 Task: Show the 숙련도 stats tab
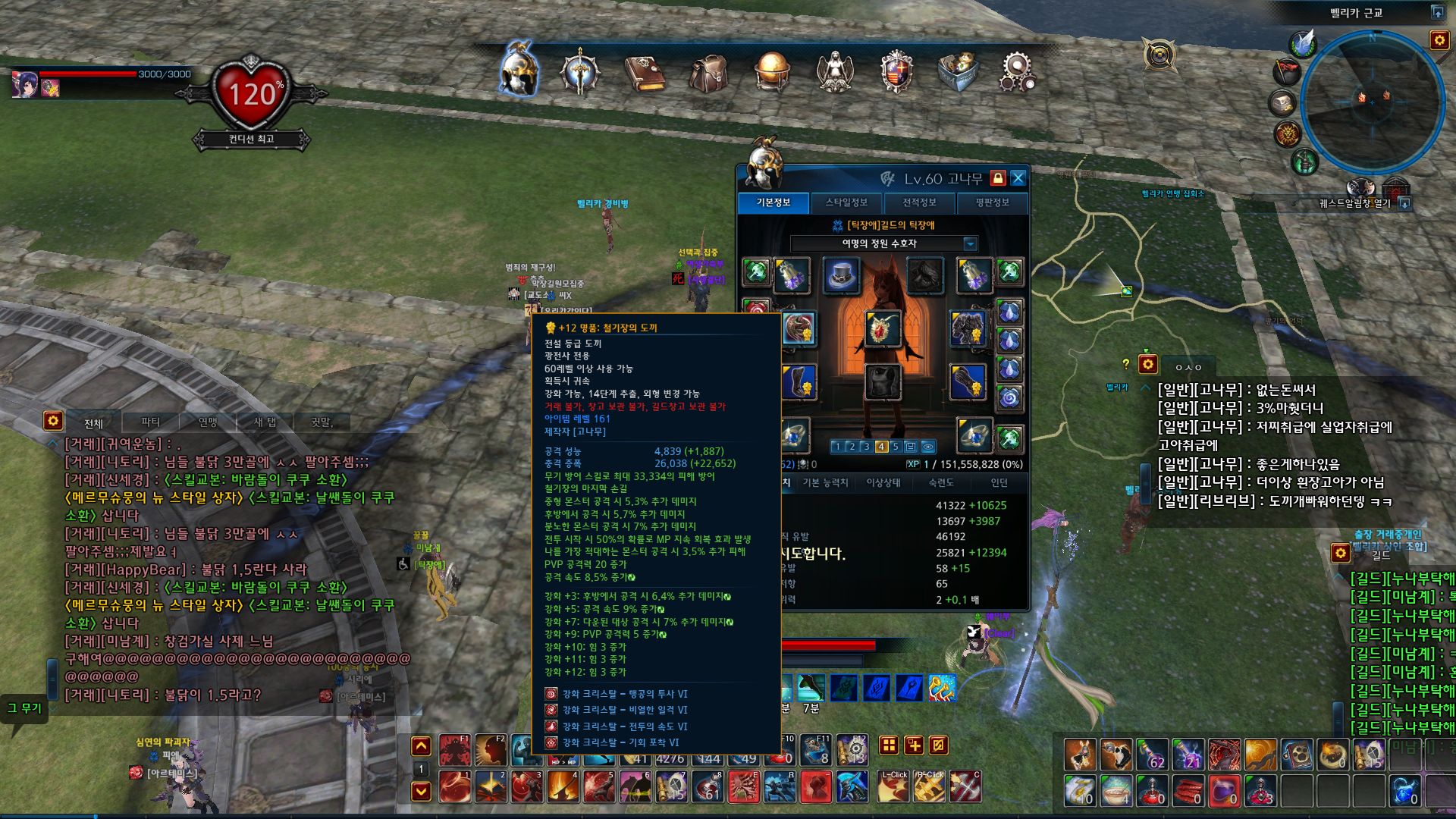pos(941,482)
